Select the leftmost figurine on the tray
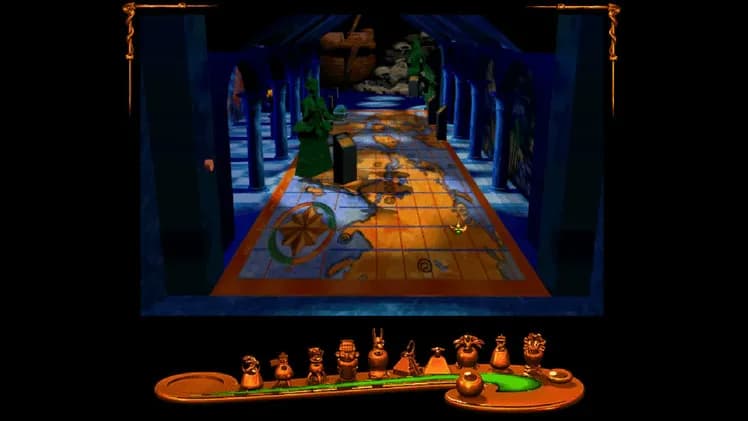 tap(251, 371)
